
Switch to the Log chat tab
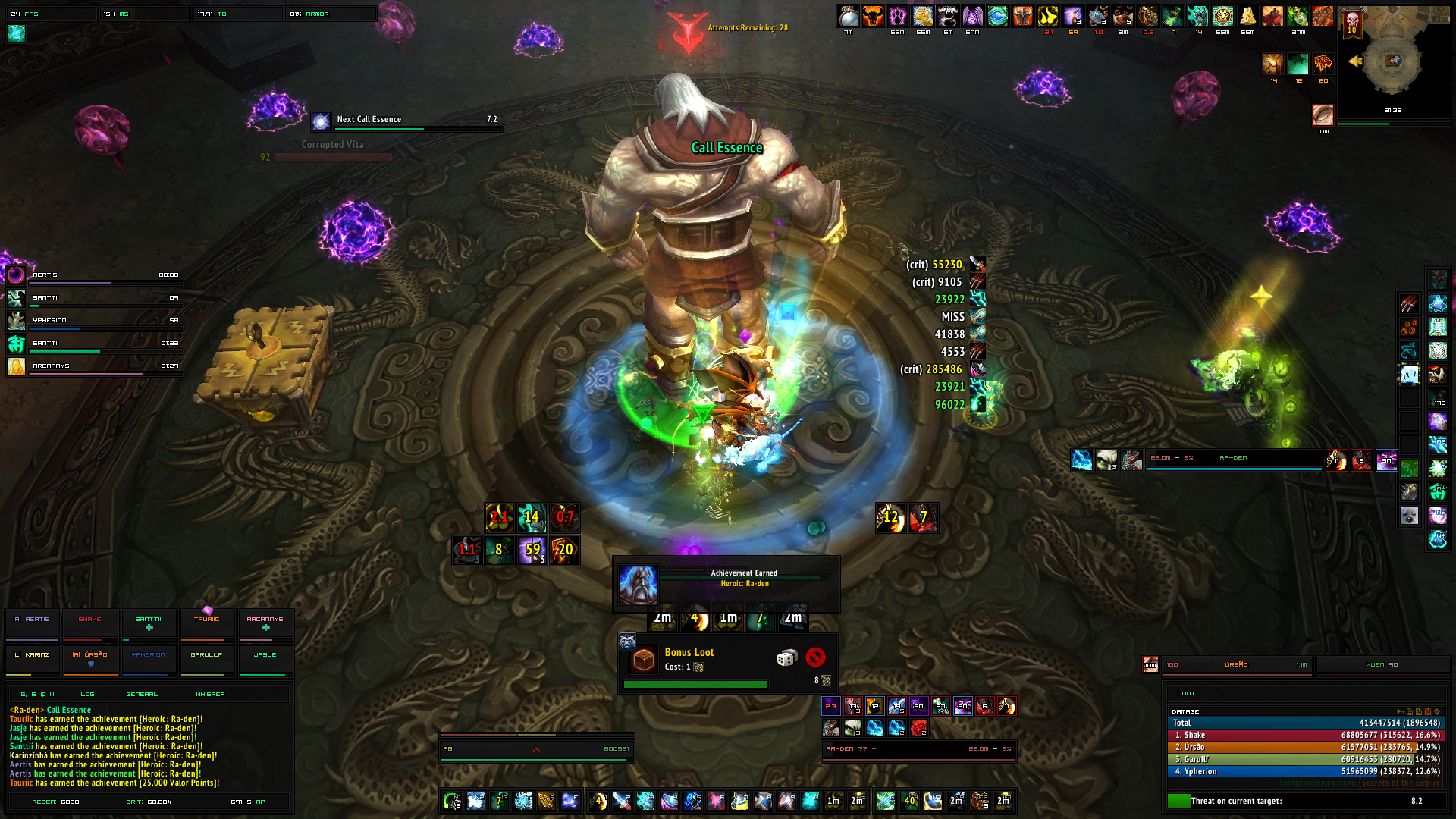coord(88,694)
